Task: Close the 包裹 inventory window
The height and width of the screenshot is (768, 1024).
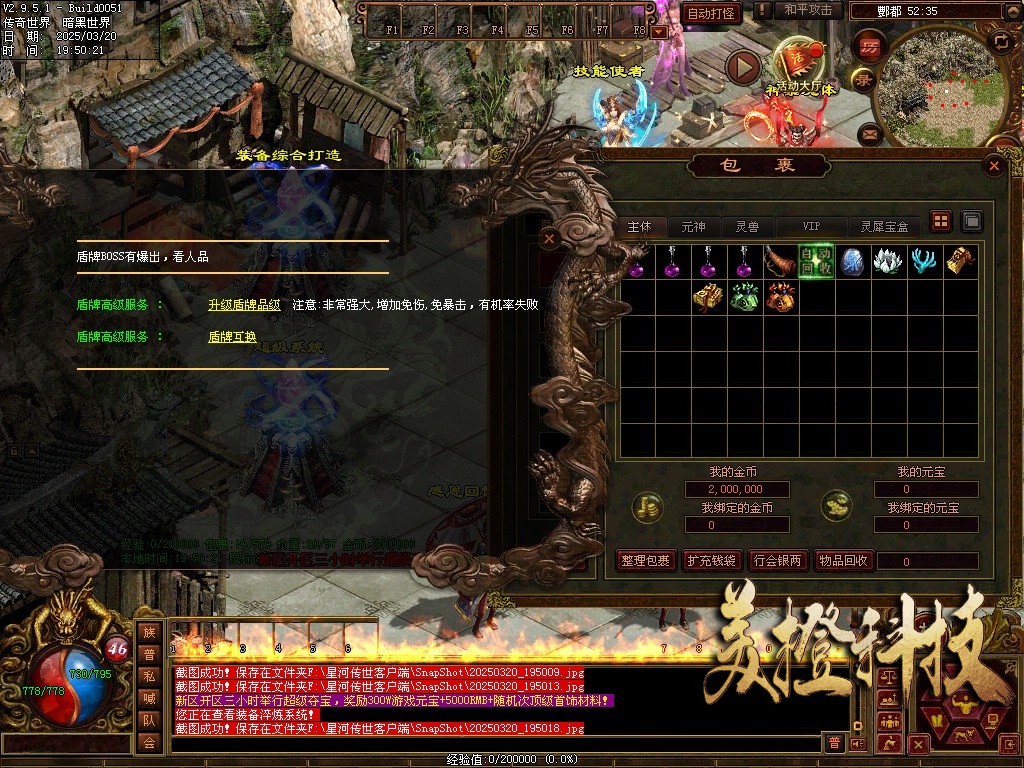Action: [x=993, y=166]
